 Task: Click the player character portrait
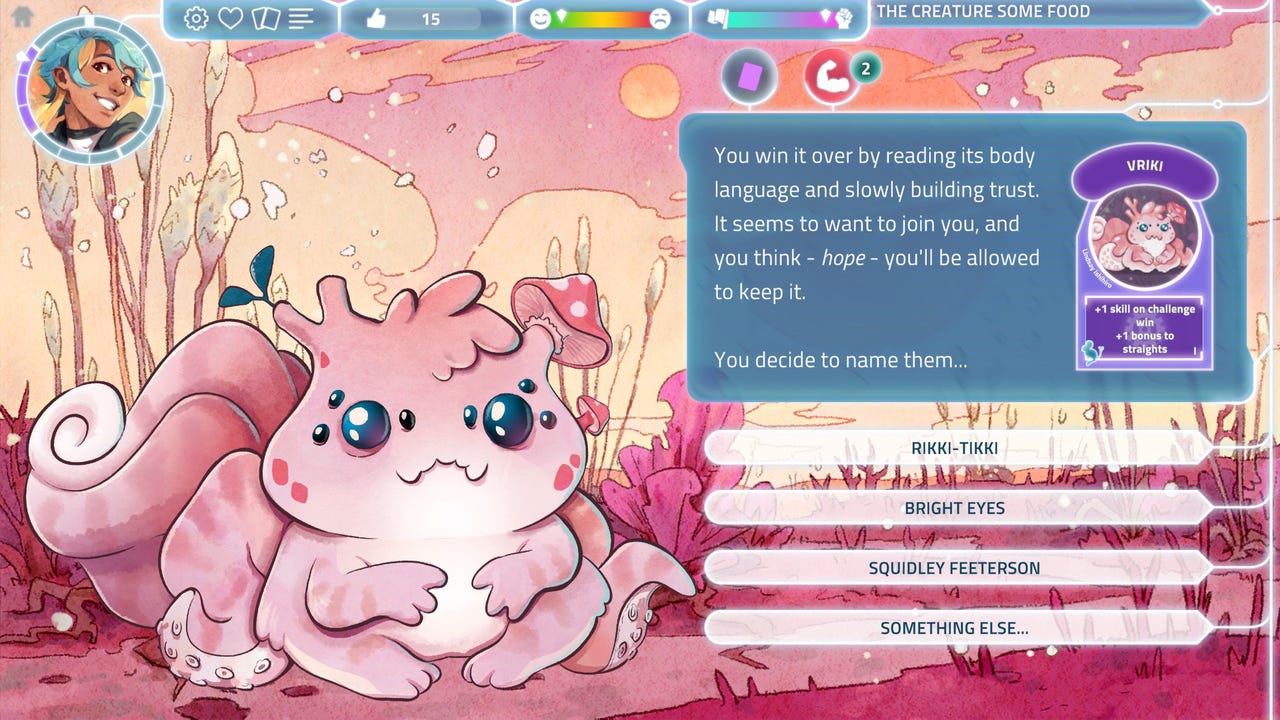[90, 90]
